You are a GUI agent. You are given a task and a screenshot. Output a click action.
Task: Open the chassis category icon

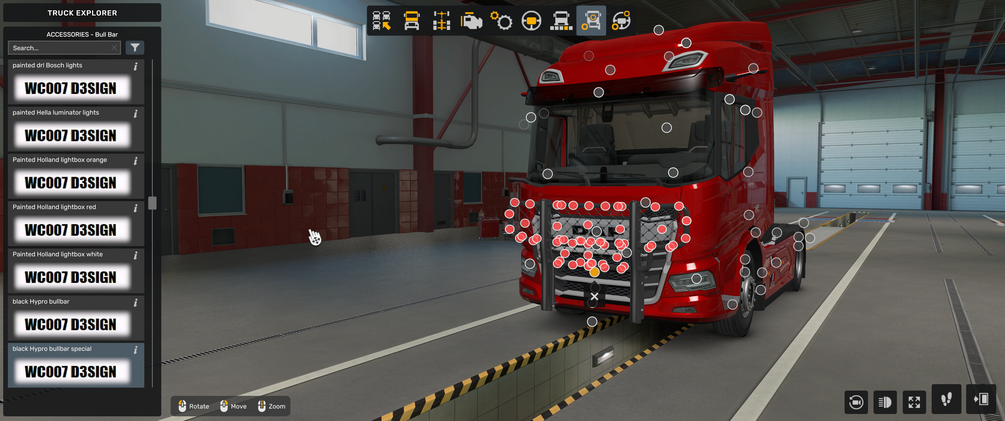(441, 20)
